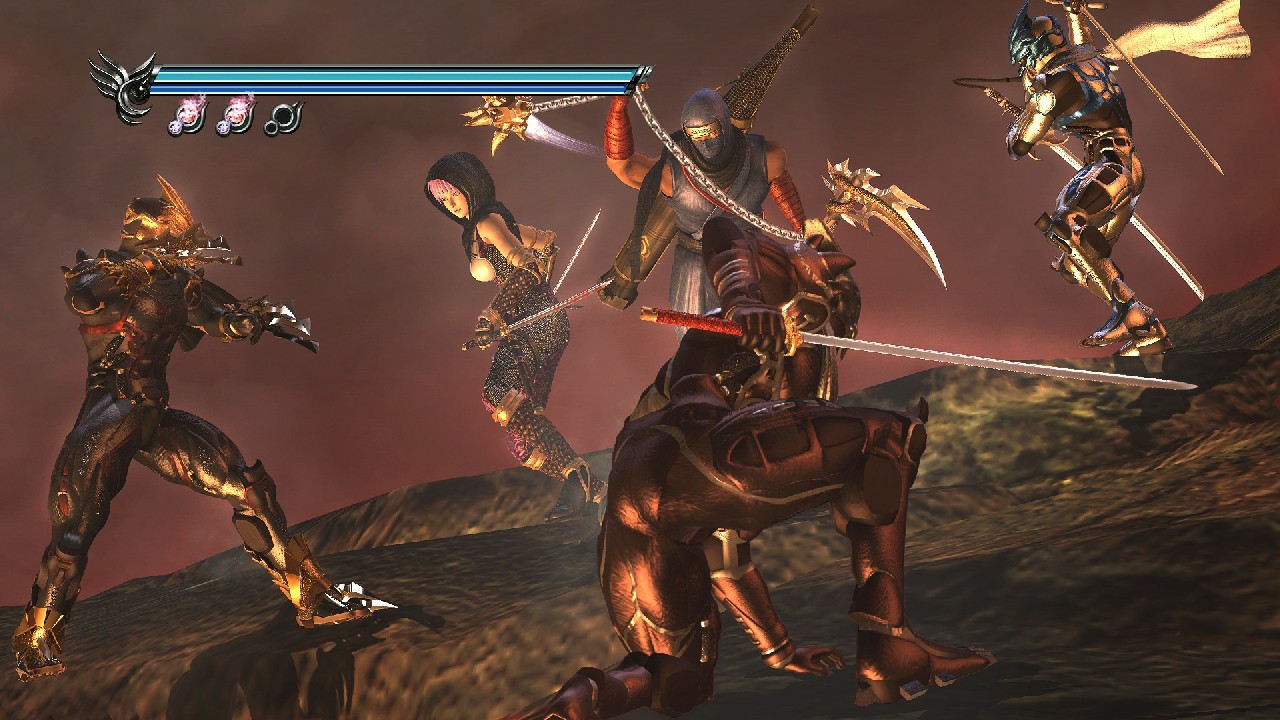Click the cyan health bar

tap(400, 74)
